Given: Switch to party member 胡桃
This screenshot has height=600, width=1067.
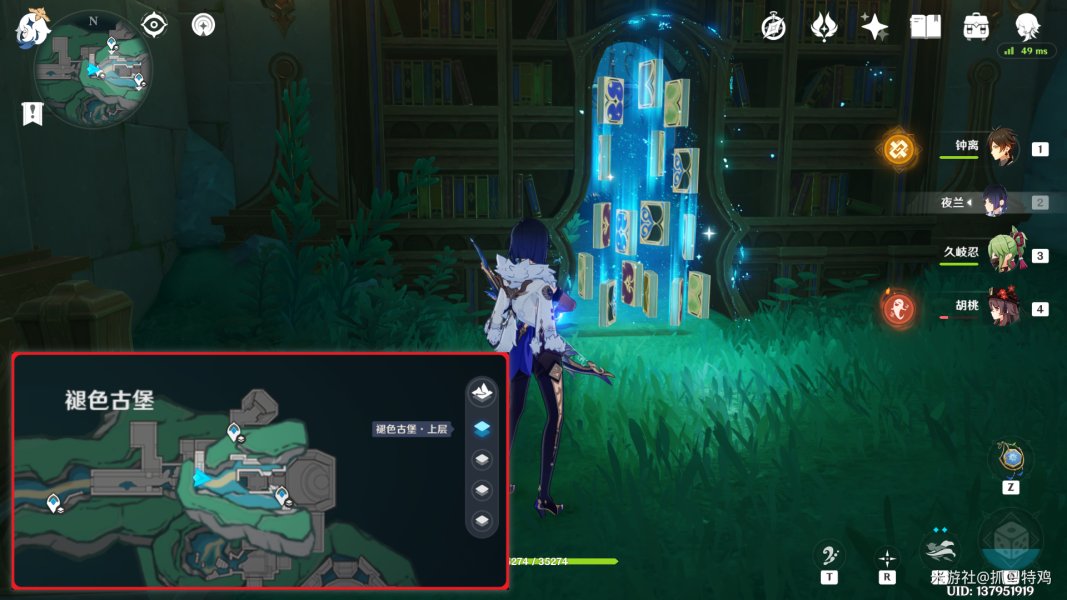Looking at the screenshot, I should [x=1002, y=308].
